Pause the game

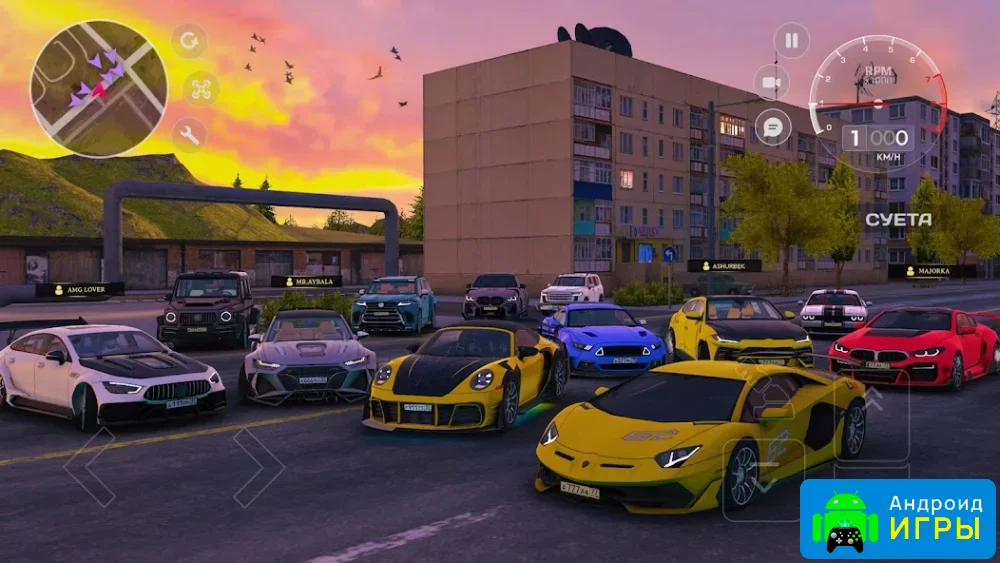pos(791,41)
